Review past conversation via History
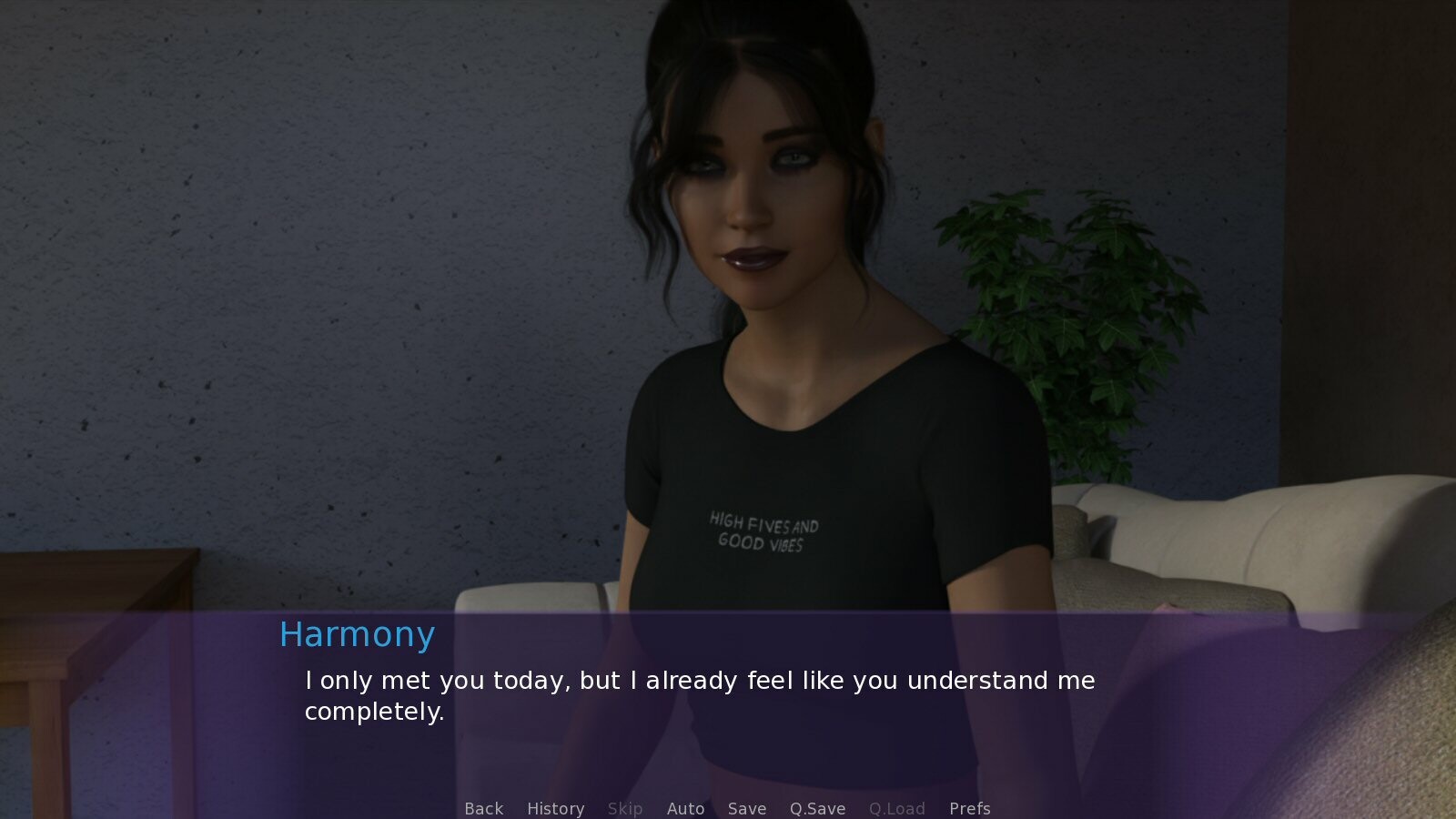Image resolution: width=1456 pixels, height=819 pixels. [x=555, y=808]
